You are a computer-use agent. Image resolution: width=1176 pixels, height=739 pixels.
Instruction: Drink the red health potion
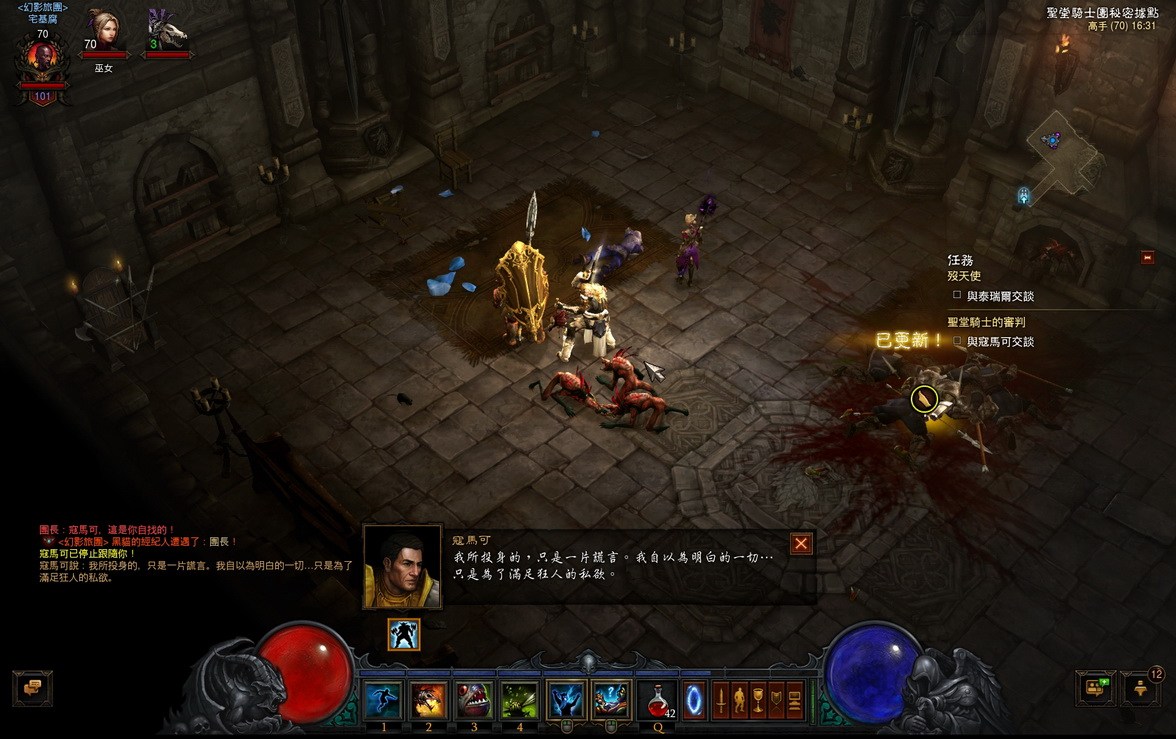pyautogui.click(x=657, y=699)
